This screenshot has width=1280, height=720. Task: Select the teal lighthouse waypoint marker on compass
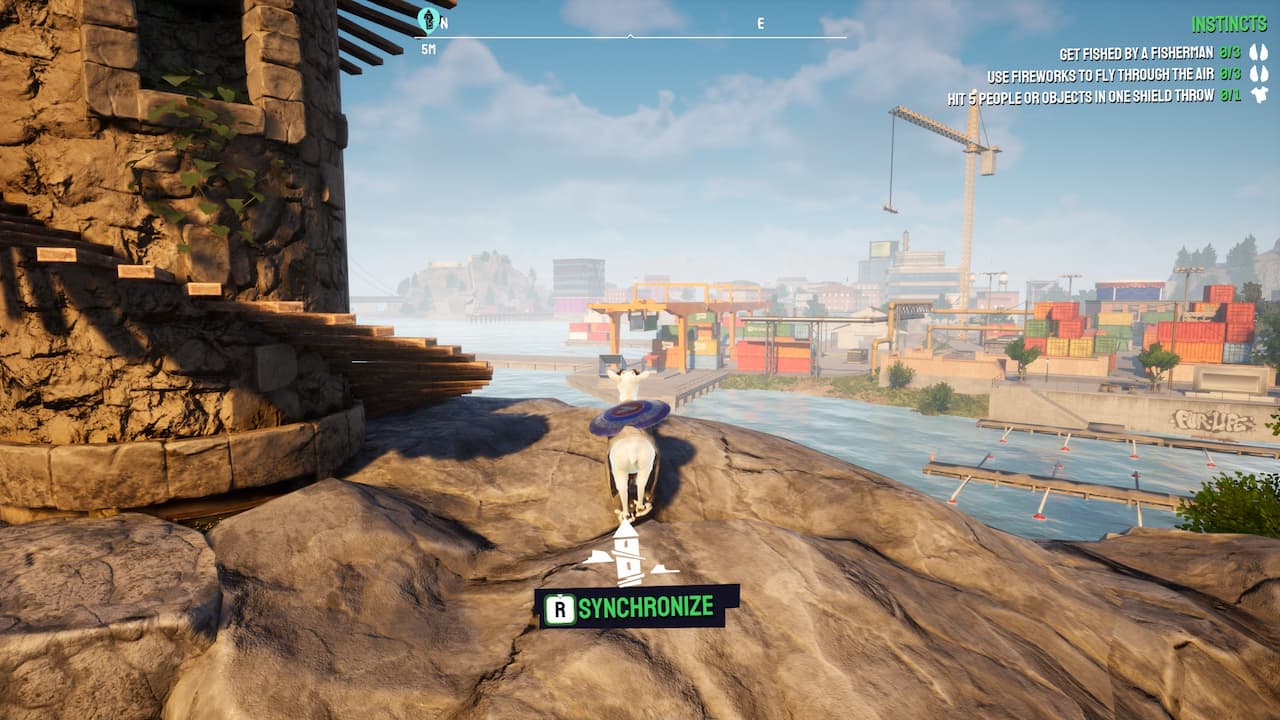428,18
